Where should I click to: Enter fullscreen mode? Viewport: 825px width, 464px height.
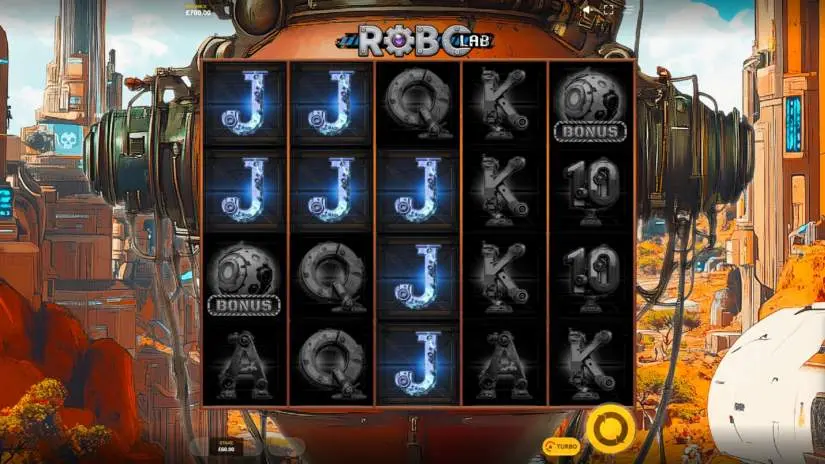click(608, 9)
